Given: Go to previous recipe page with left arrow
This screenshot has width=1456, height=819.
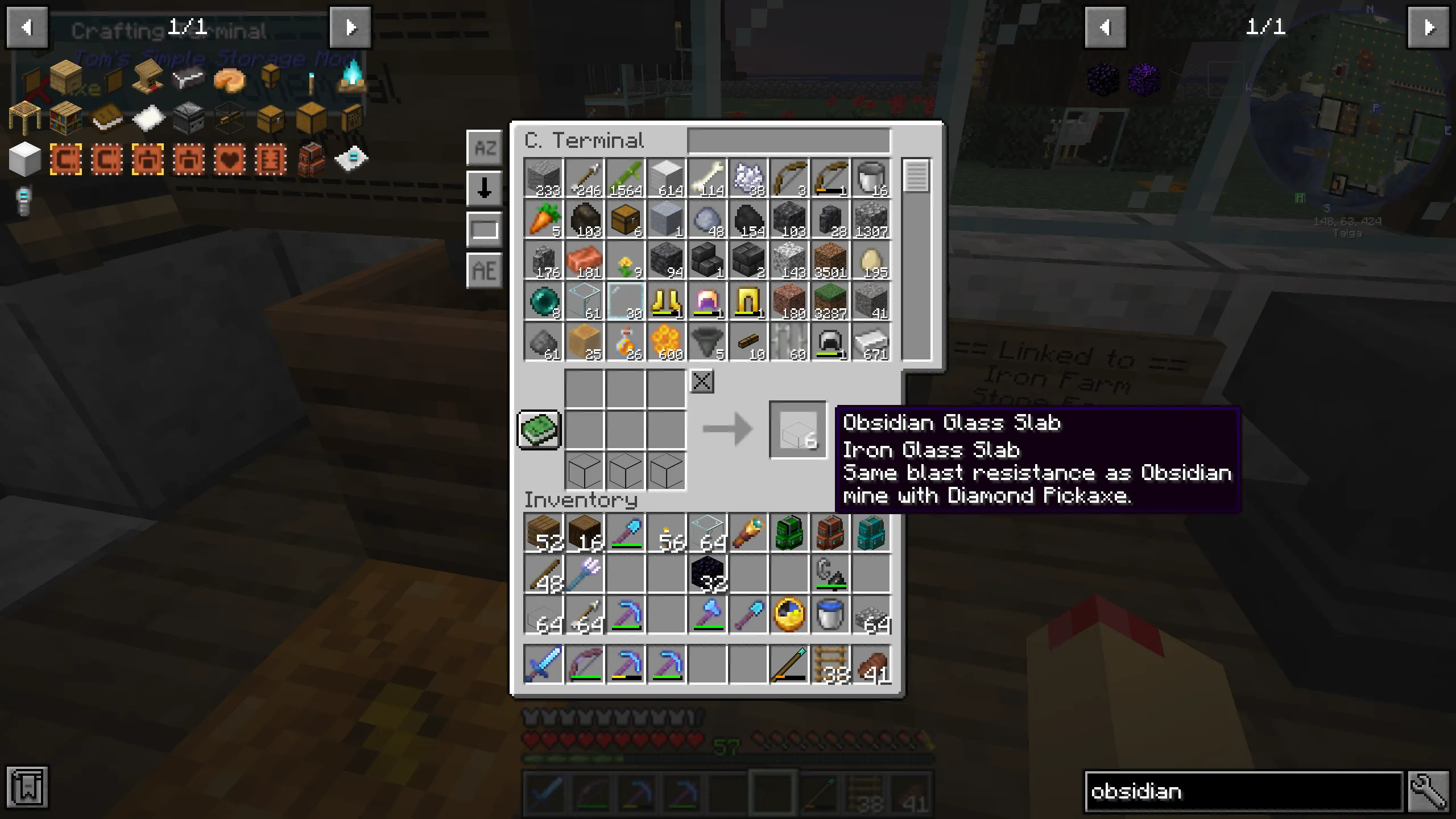Looking at the screenshot, I should coord(27,27).
